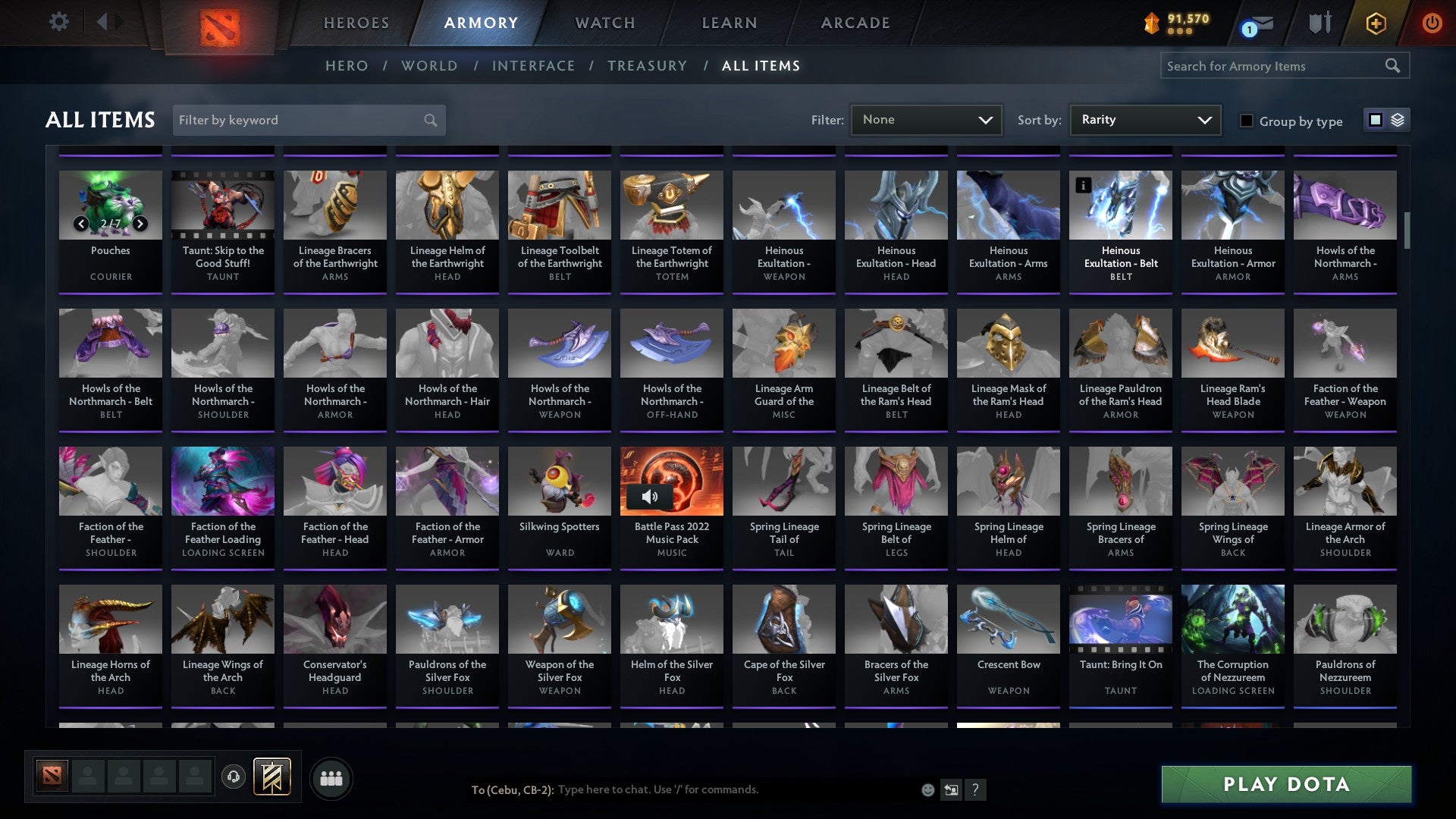Switch to stacked item view
The width and height of the screenshot is (1456, 819).
1399,120
